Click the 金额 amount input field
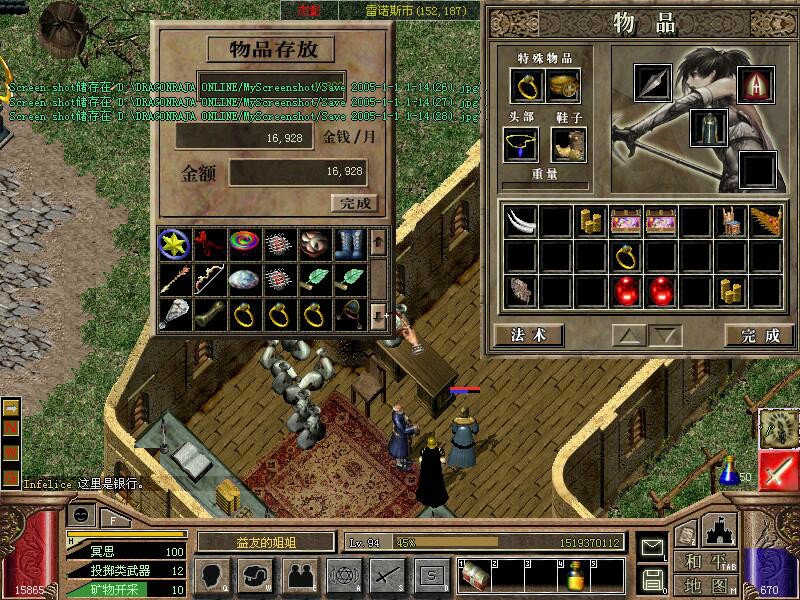 (x=298, y=172)
